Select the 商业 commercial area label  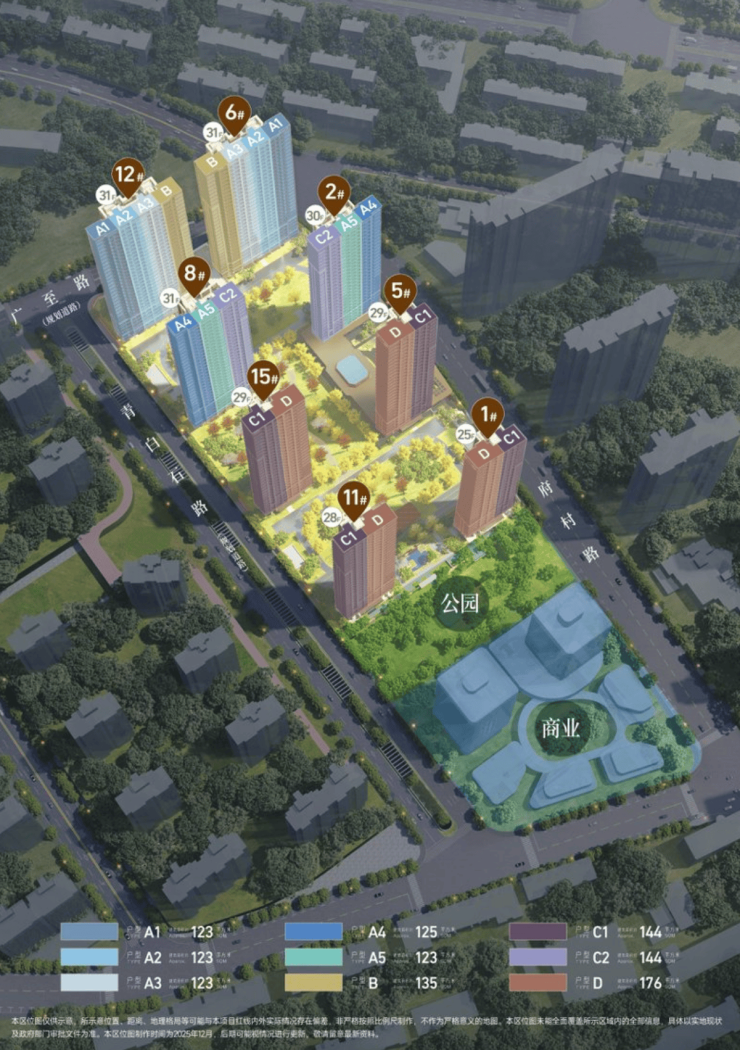tap(559, 727)
